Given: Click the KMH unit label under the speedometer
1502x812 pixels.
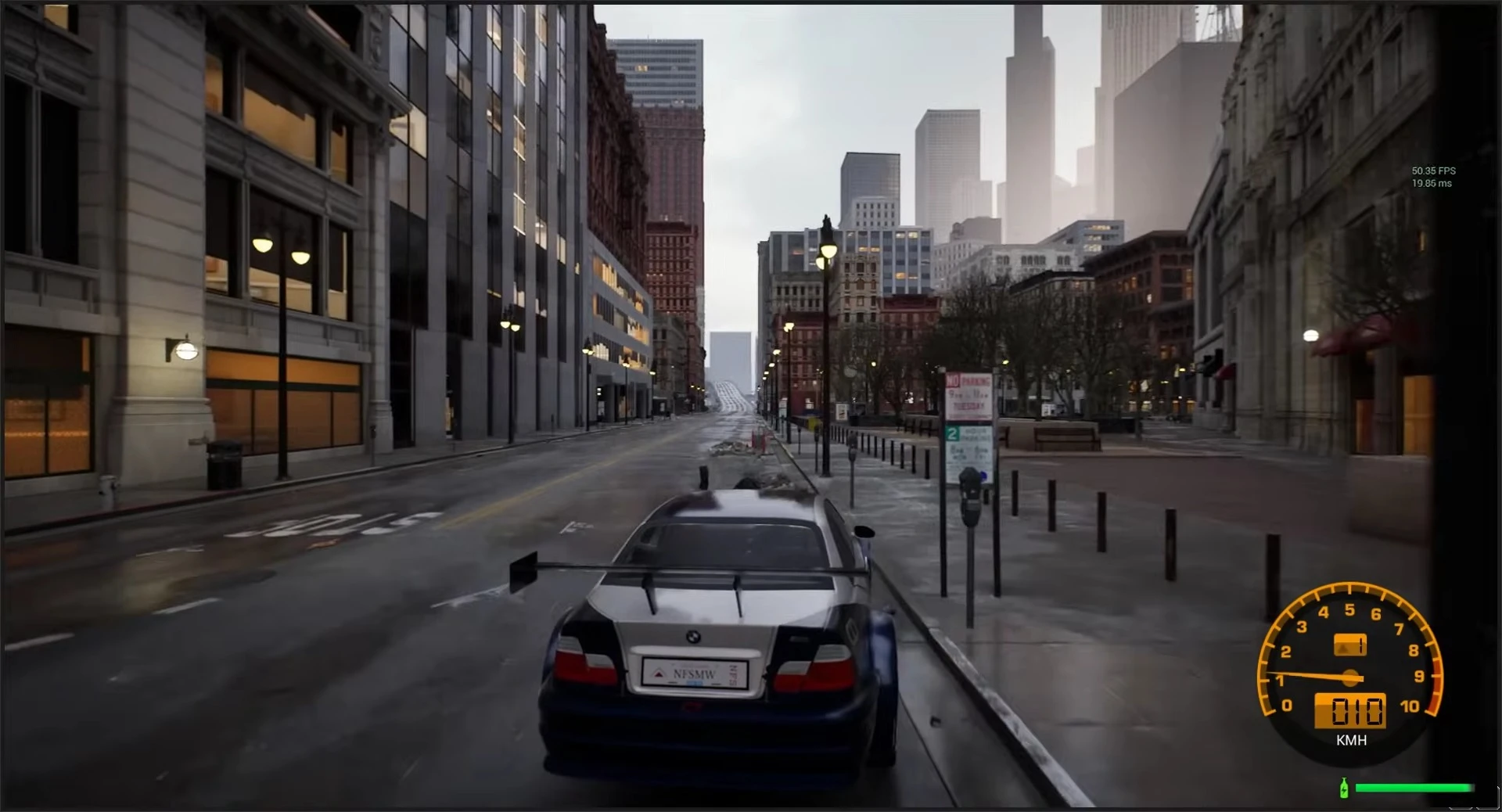Looking at the screenshot, I should (1352, 739).
